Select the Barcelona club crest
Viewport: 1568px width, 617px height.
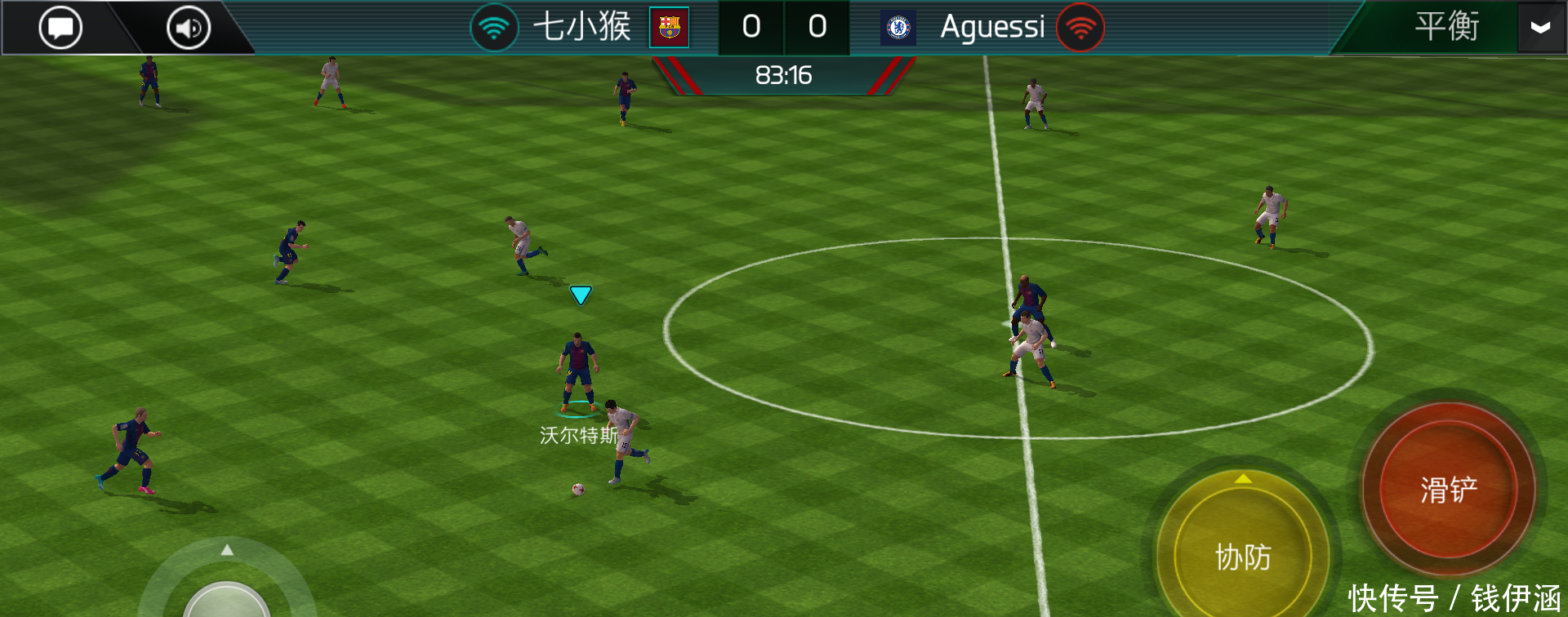pos(668,27)
